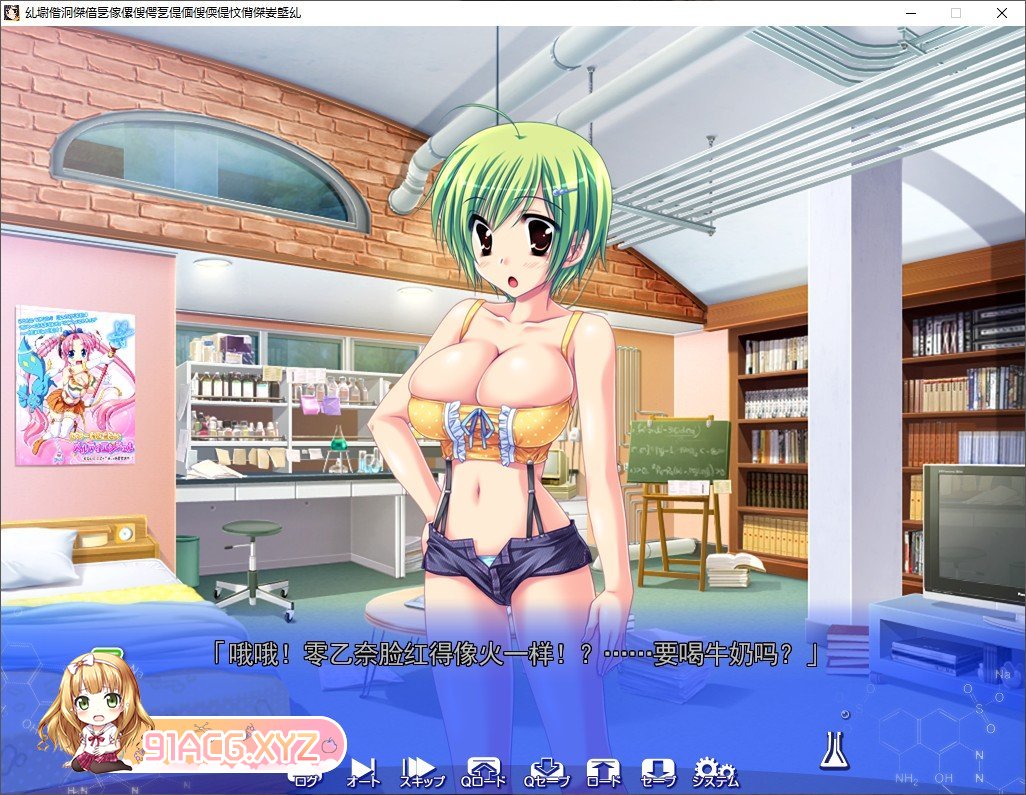Open the ロード load menu
Screen dimensions: 1026x795
tap(603, 772)
